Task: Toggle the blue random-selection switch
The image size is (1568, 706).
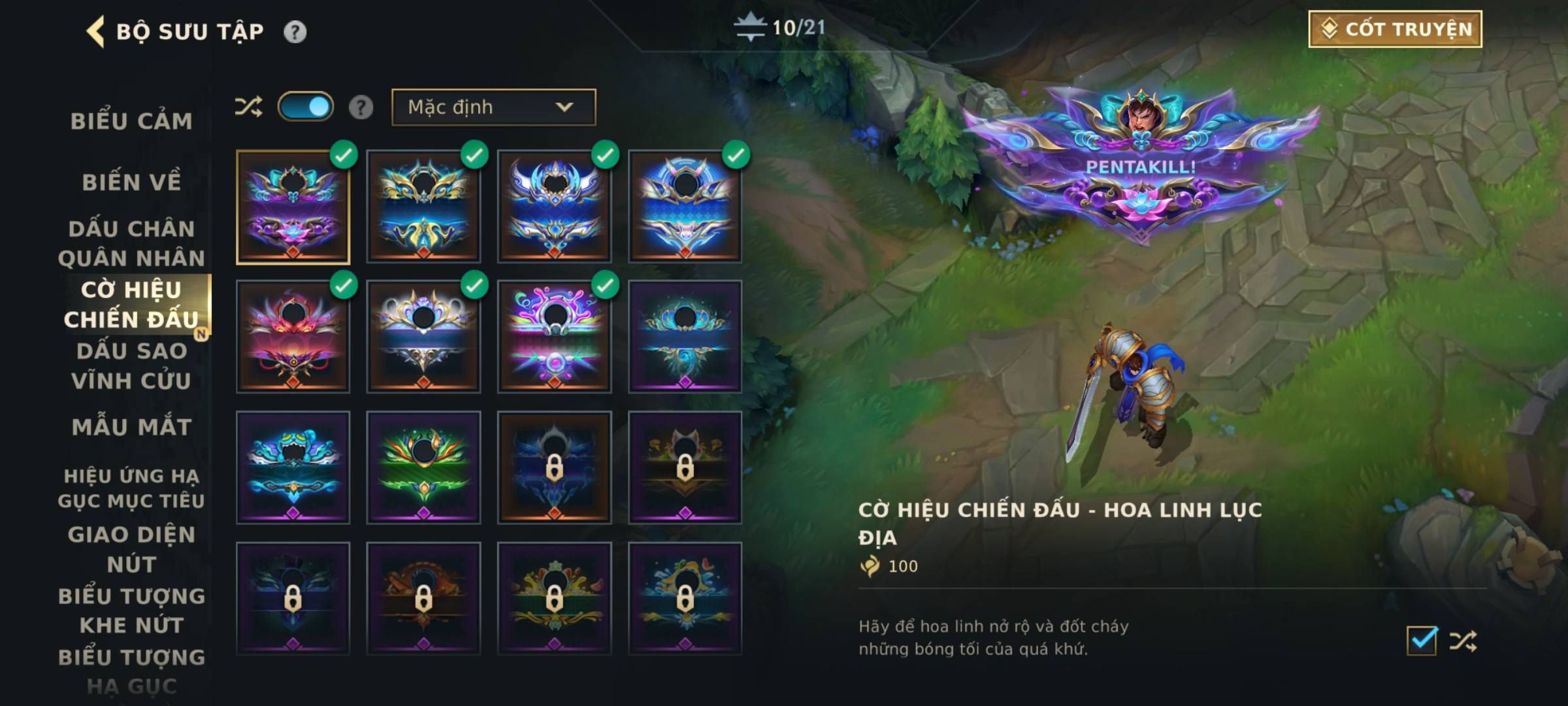Action: (x=305, y=107)
